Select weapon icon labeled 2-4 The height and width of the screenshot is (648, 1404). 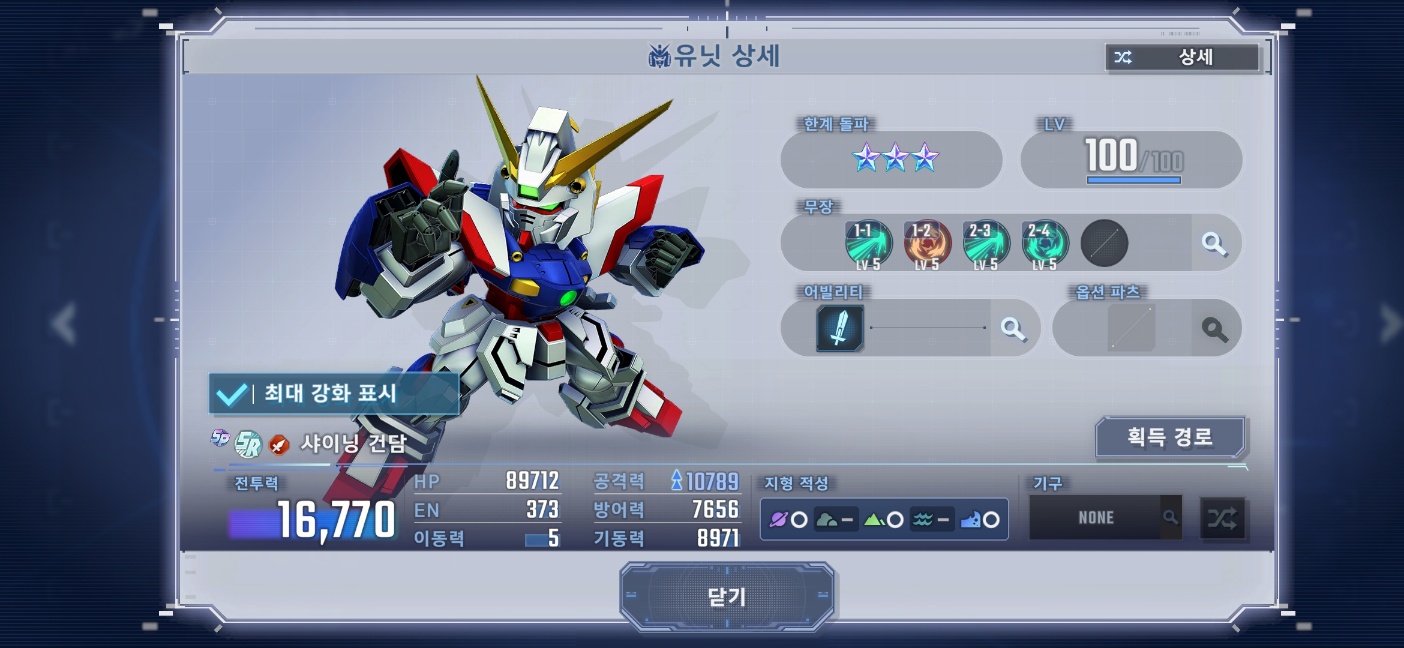(1045, 244)
